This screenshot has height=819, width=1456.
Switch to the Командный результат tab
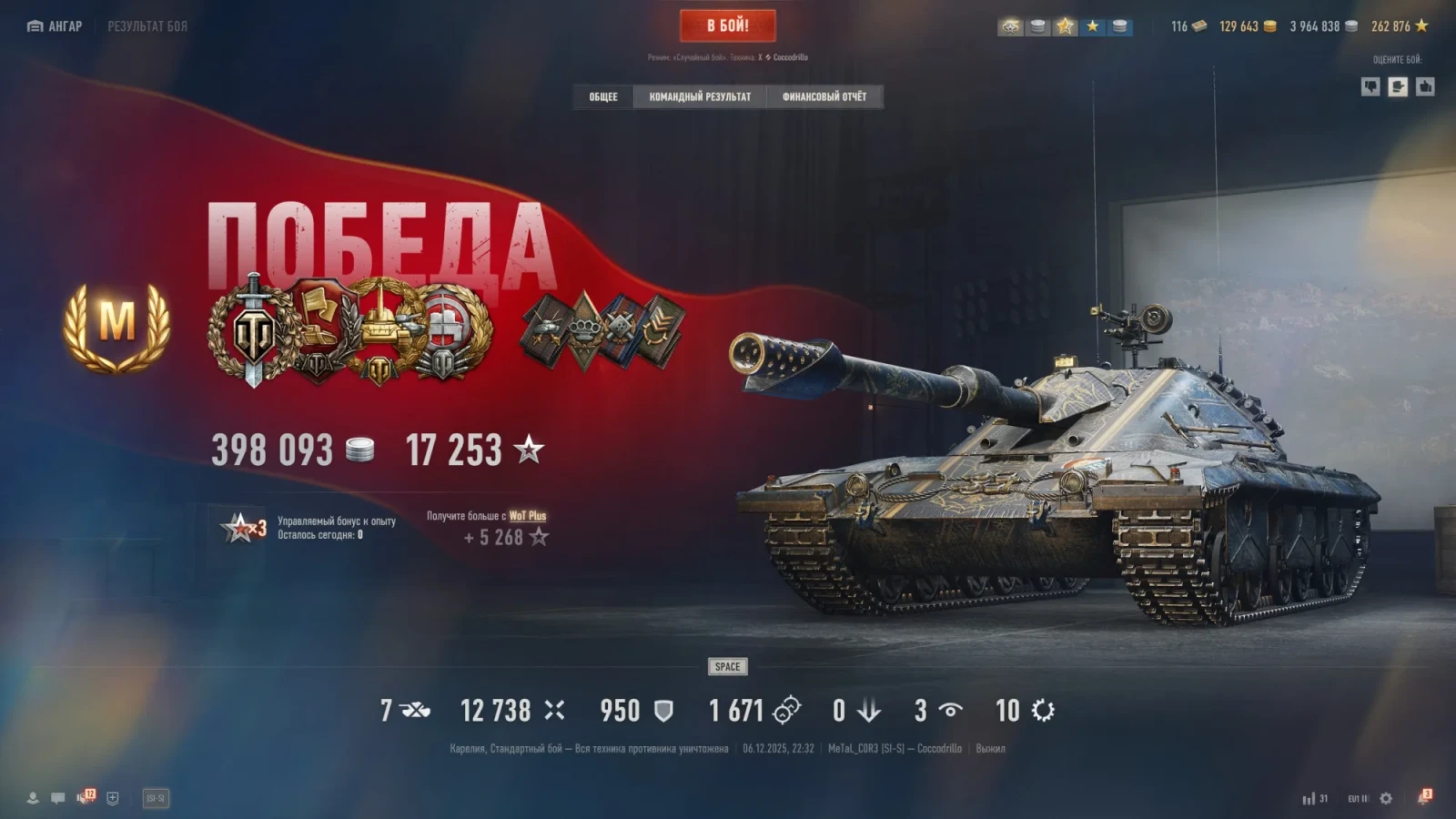coord(700,96)
